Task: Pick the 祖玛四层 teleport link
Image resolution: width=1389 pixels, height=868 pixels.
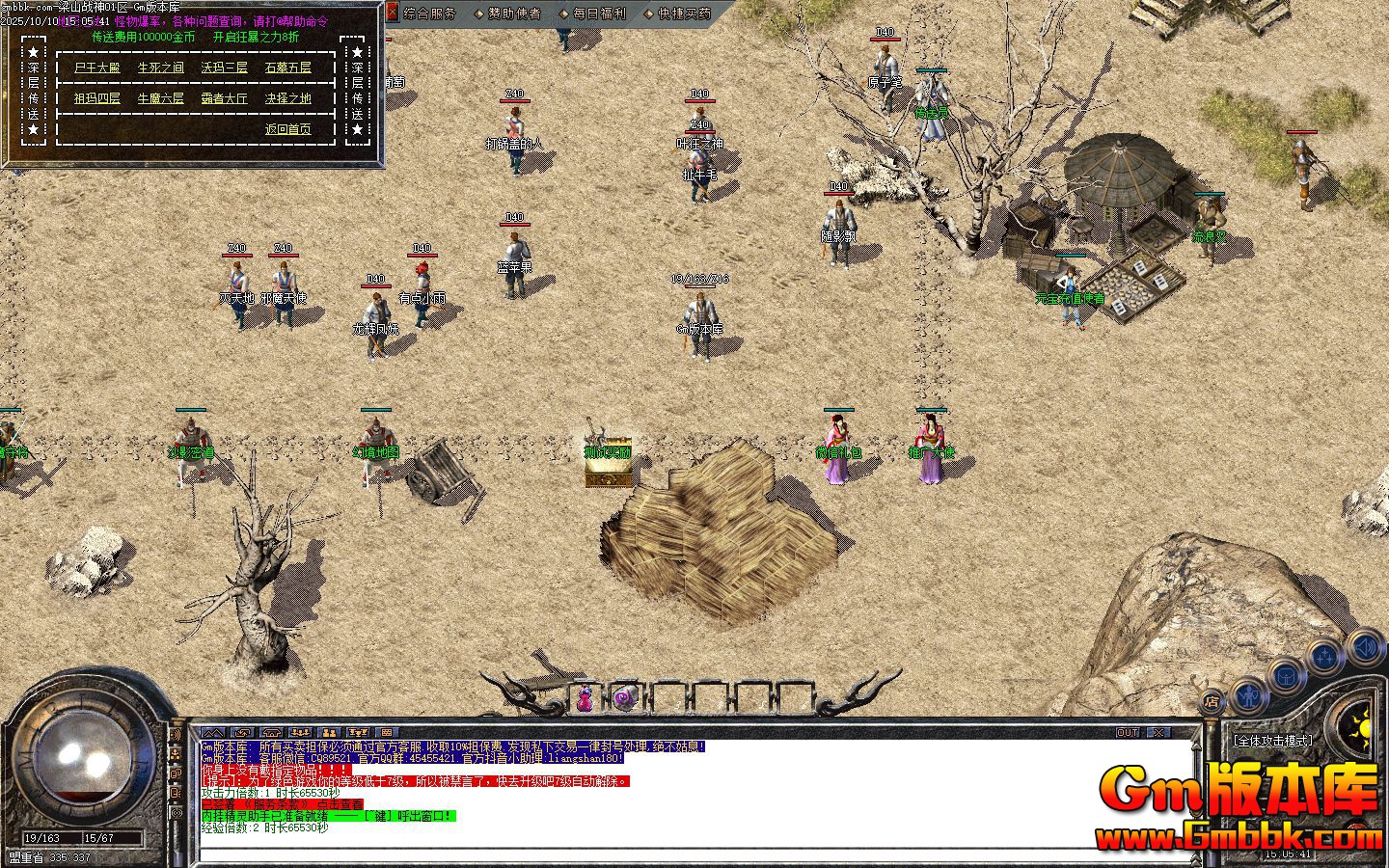Action: point(97,98)
